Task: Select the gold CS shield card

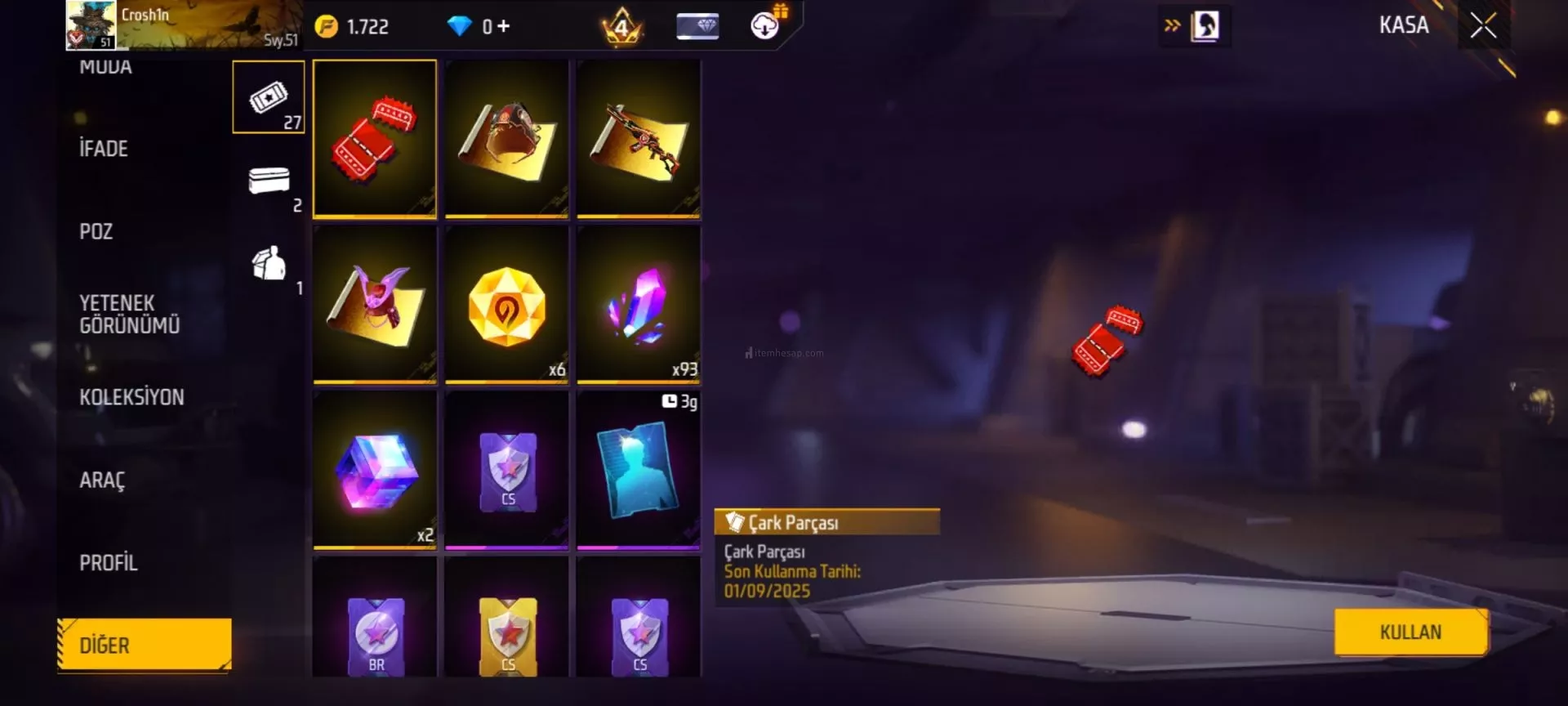Action: (507, 633)
